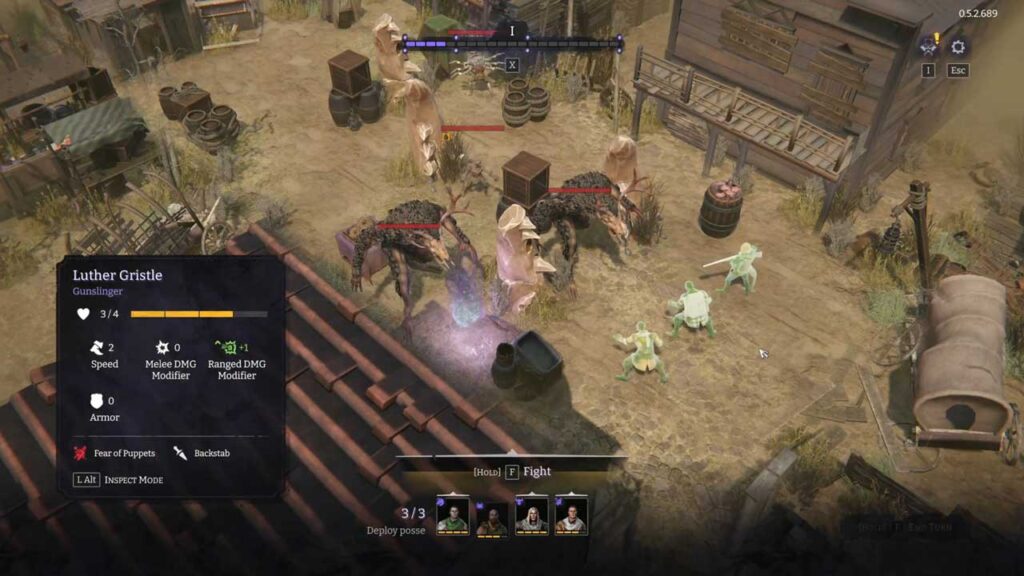Click the Fear of Puppets trait
The width and height of the screenshot is (1024, 576).
pos(115,453)
